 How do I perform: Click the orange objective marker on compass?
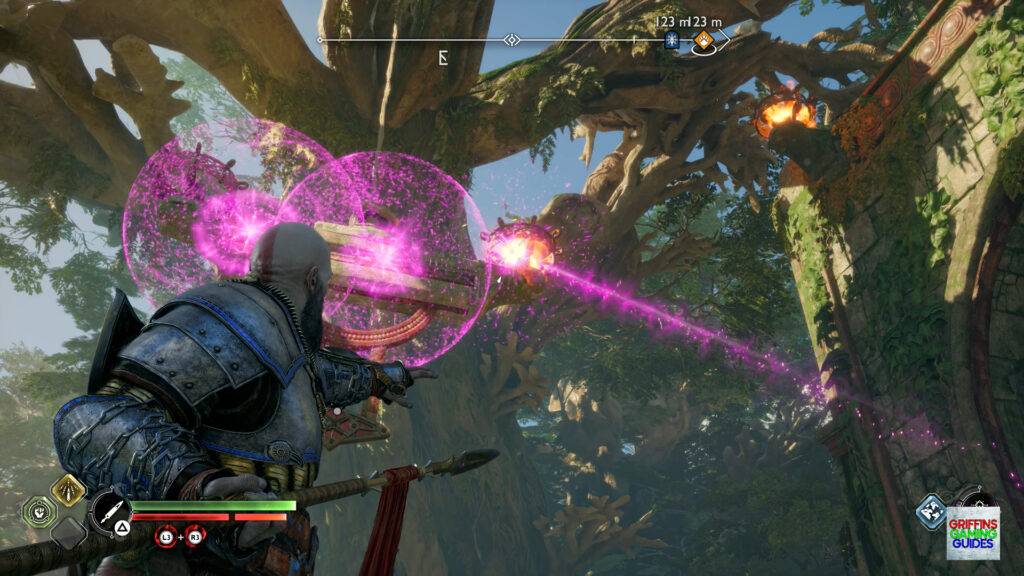point(703,40)
